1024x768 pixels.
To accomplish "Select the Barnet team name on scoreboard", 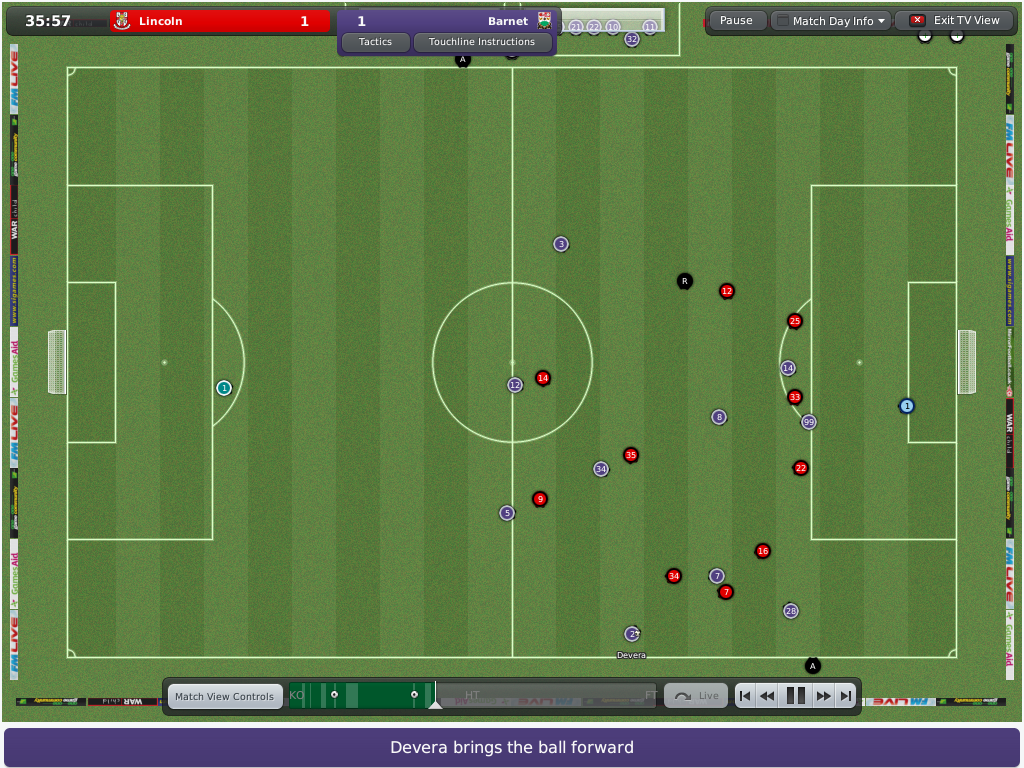I will pyautogui.click(x=507, y=21).
